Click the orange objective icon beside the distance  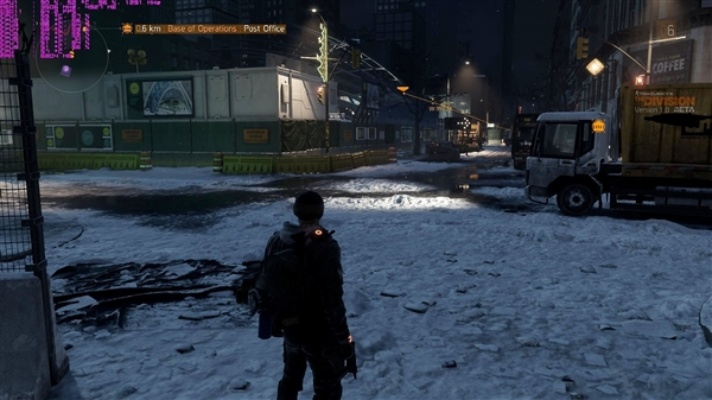coord(127,29)
